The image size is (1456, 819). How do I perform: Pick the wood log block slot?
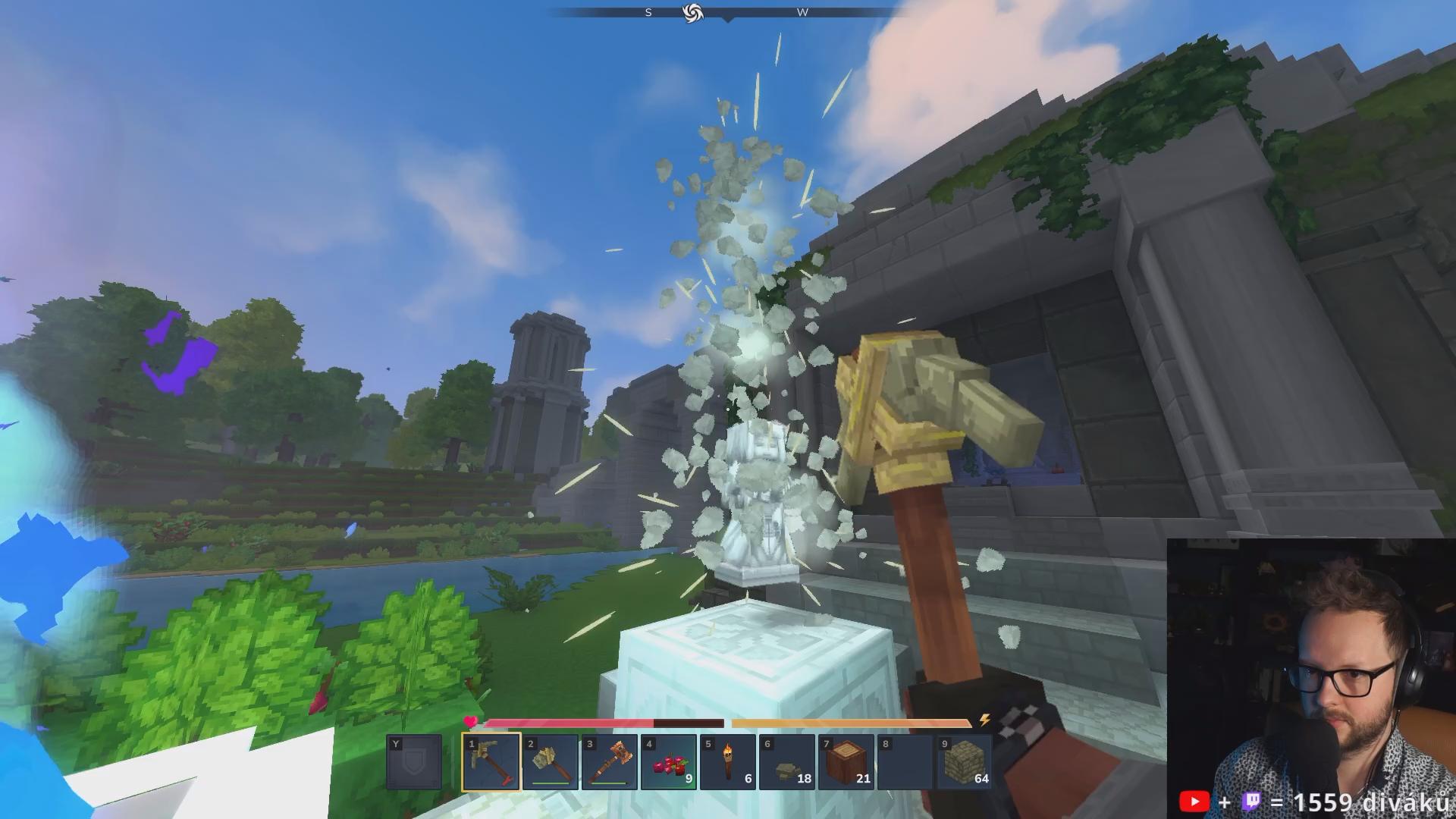point(846,762)
